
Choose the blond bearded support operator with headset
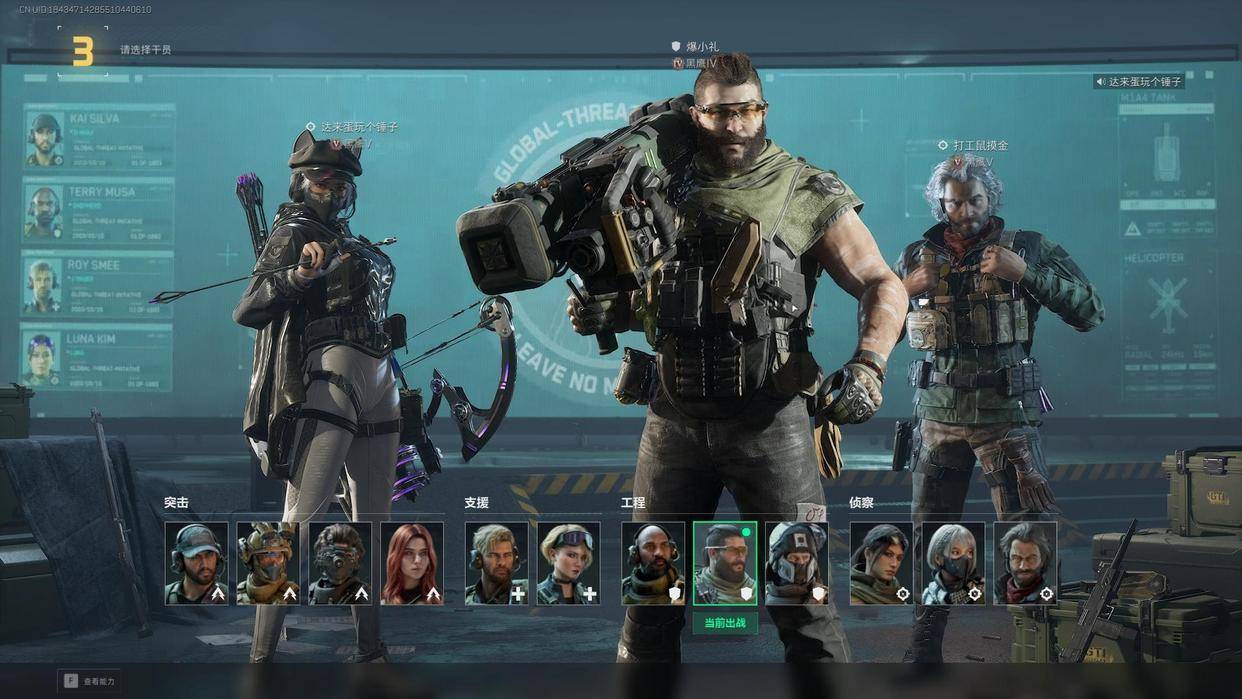point(496,563)
